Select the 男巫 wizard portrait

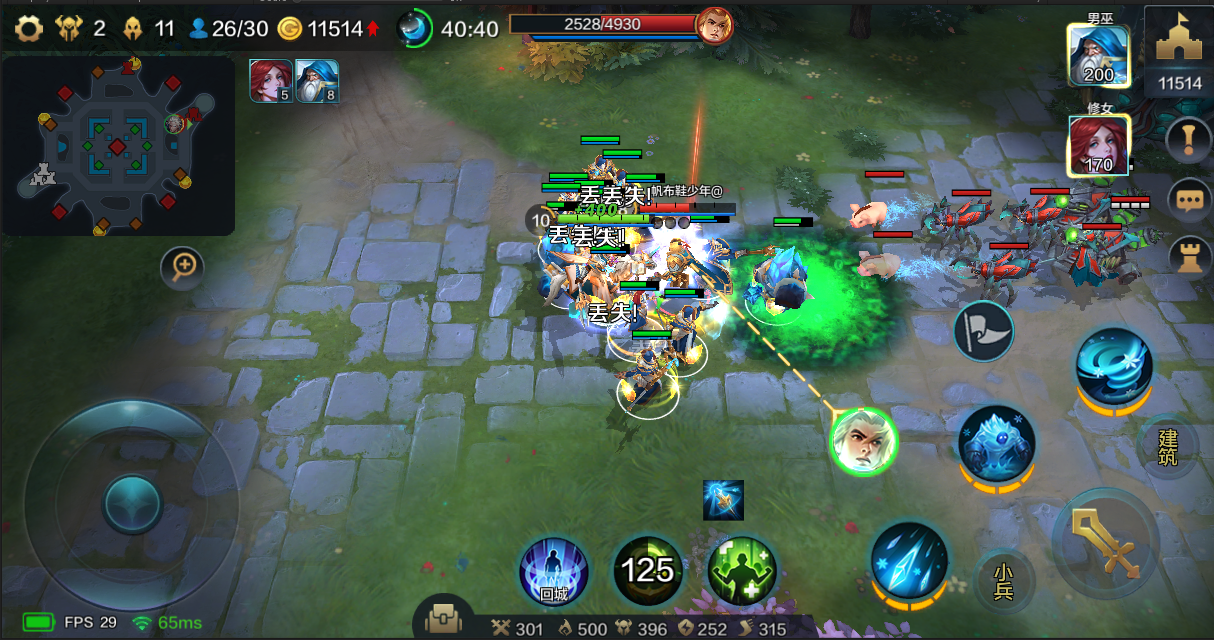(x=1099, y=56)
